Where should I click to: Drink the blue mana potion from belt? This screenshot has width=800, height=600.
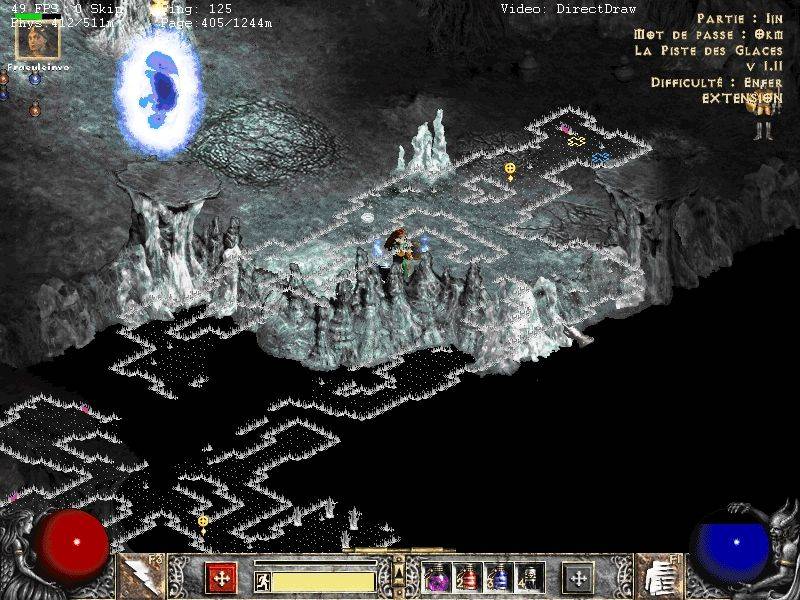[497, 578]
